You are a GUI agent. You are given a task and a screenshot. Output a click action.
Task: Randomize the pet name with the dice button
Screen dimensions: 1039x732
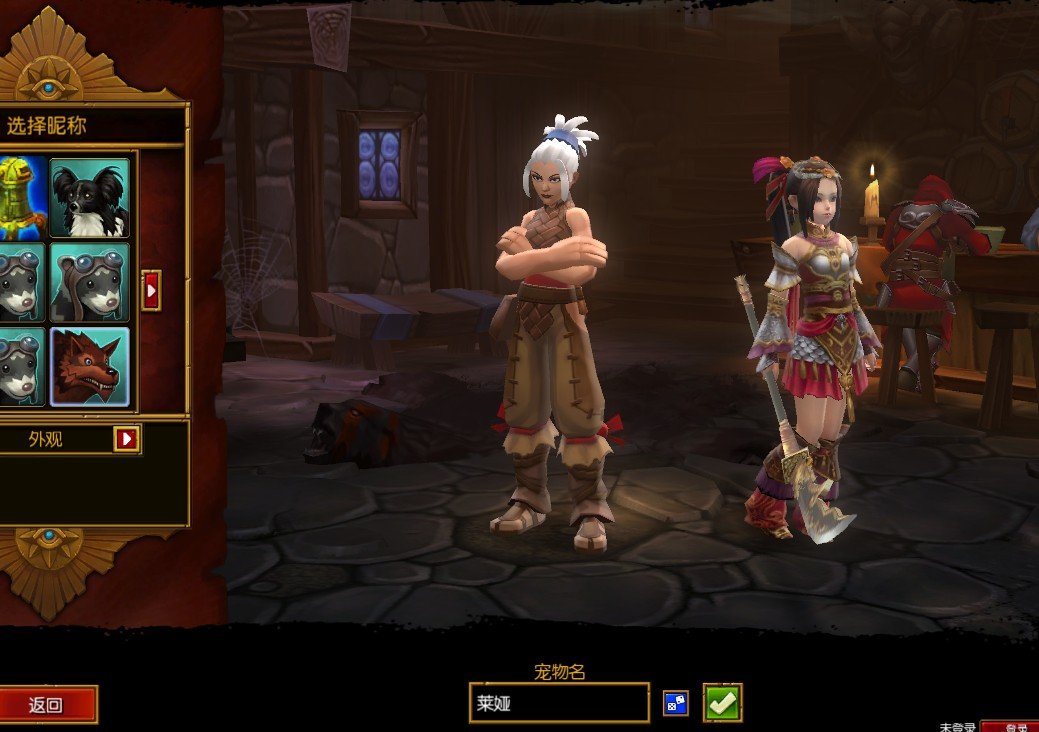(x=676, y=703)
